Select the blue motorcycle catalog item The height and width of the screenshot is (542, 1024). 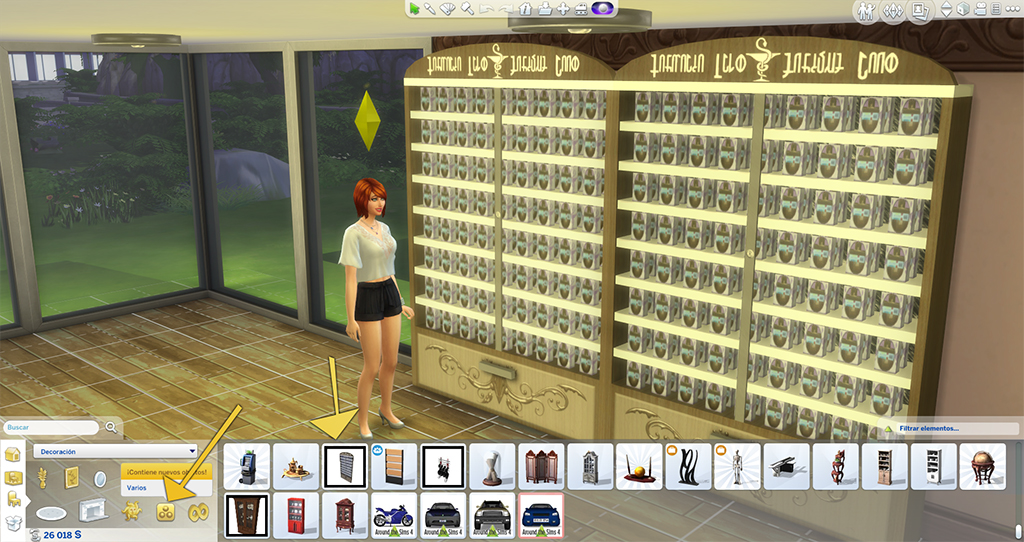(x=393, y=514)
